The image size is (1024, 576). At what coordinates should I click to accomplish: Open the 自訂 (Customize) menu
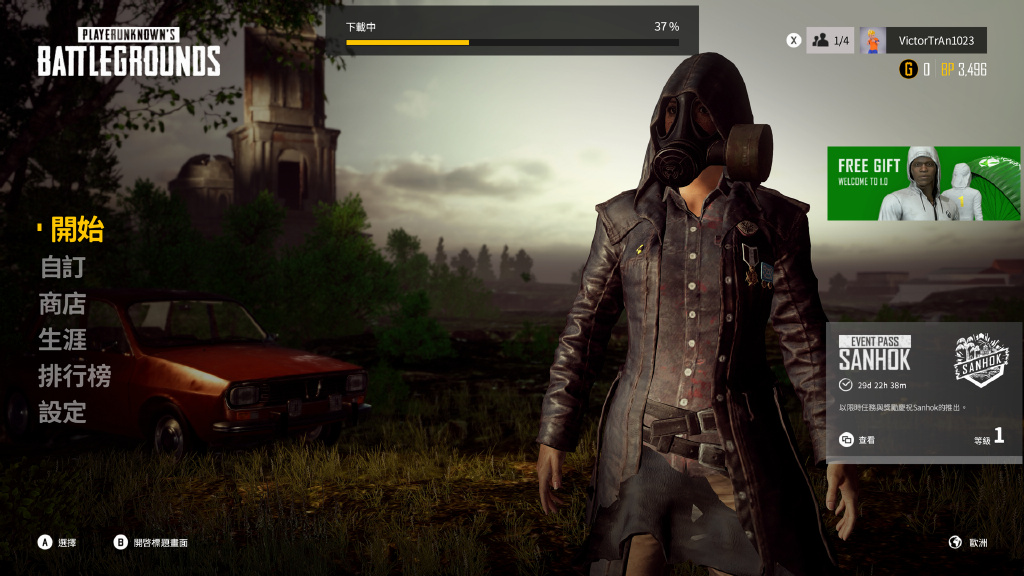[63, 267]
